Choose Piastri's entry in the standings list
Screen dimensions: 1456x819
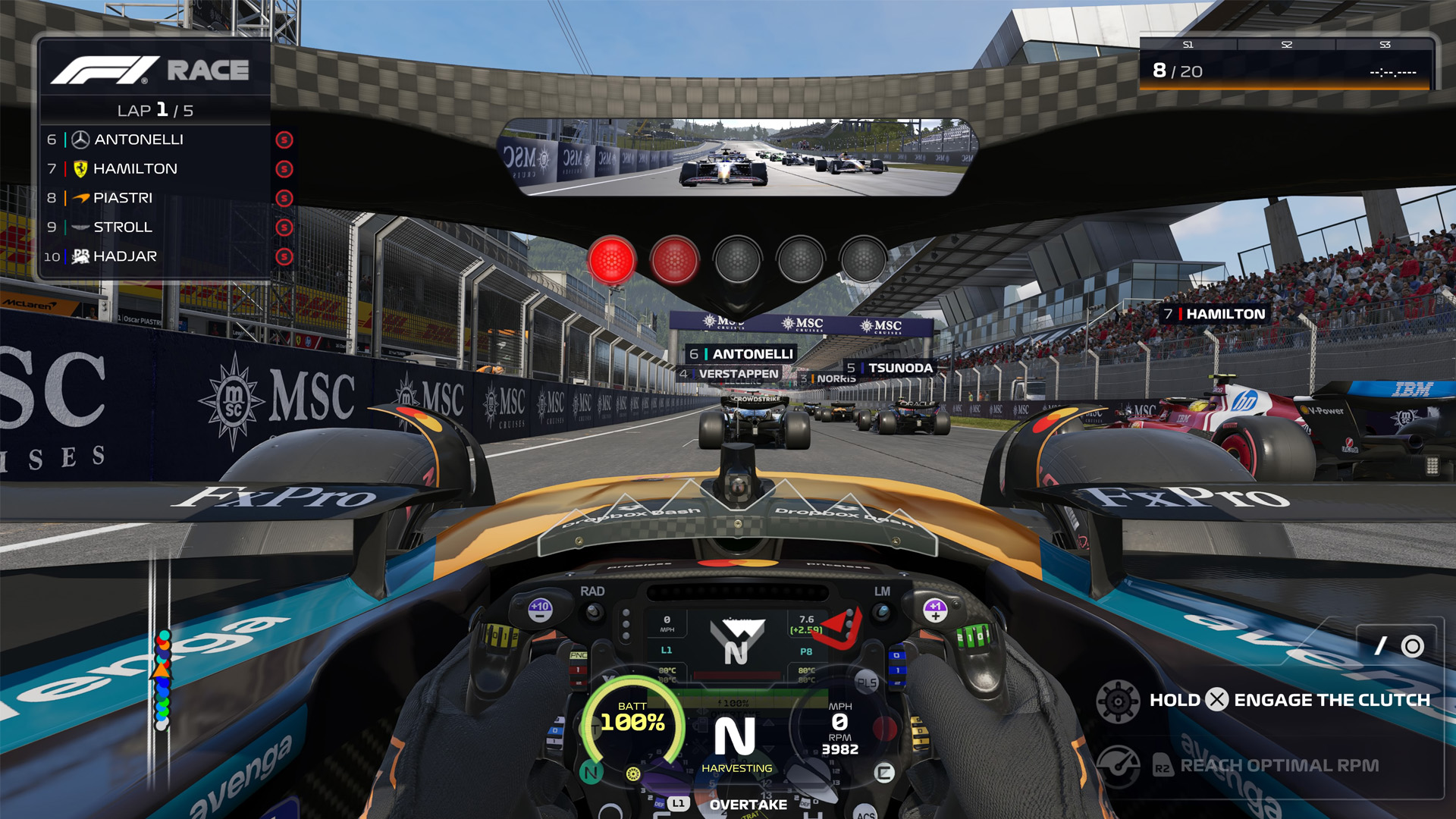[x=155, y=198]
